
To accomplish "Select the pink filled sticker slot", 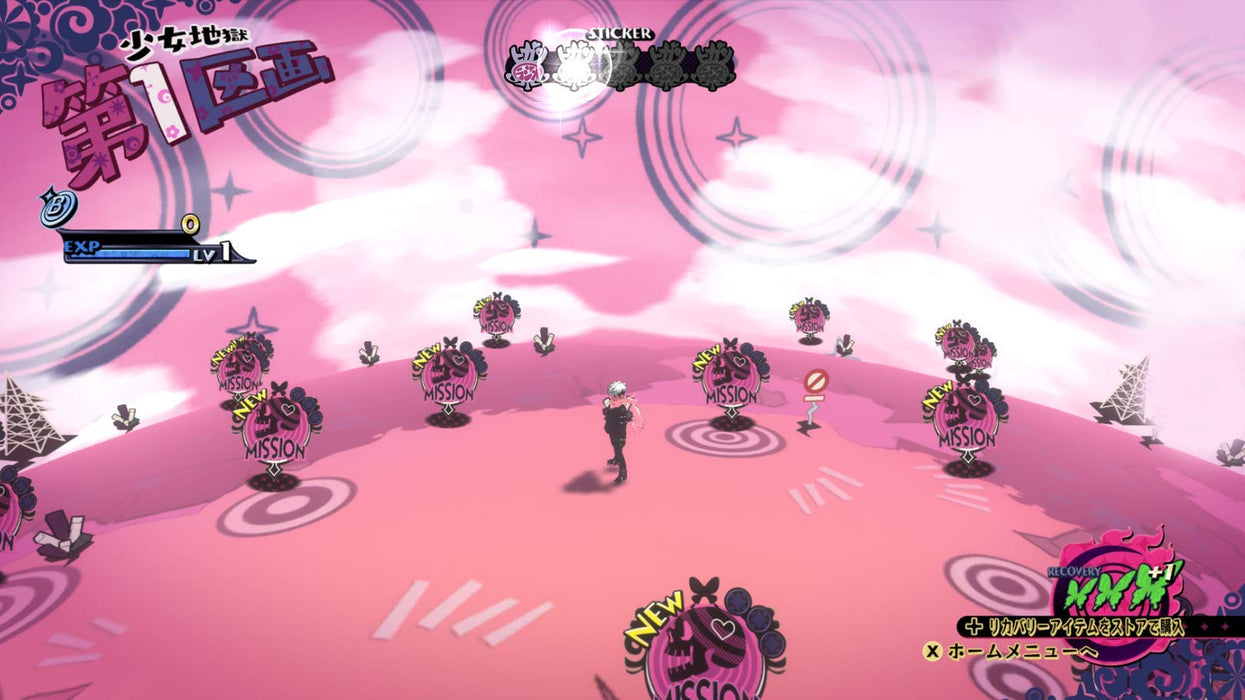I will coord(526,66).
